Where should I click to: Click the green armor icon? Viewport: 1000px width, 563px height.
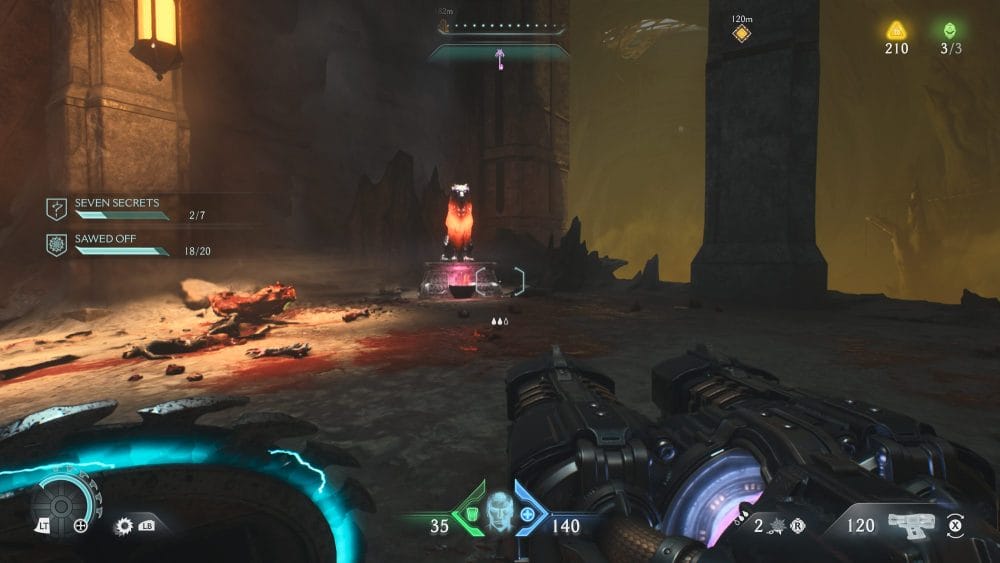point(469,515)
